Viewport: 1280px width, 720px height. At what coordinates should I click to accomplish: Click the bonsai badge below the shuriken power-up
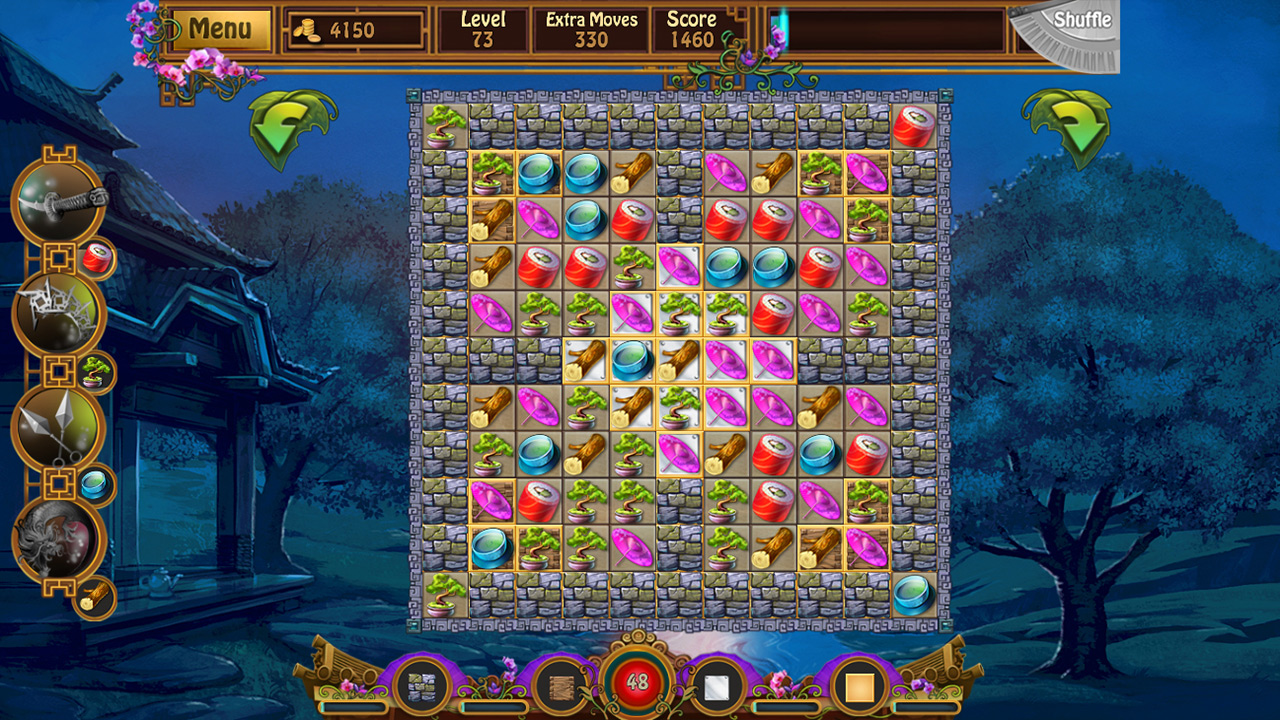click(95, 372)
